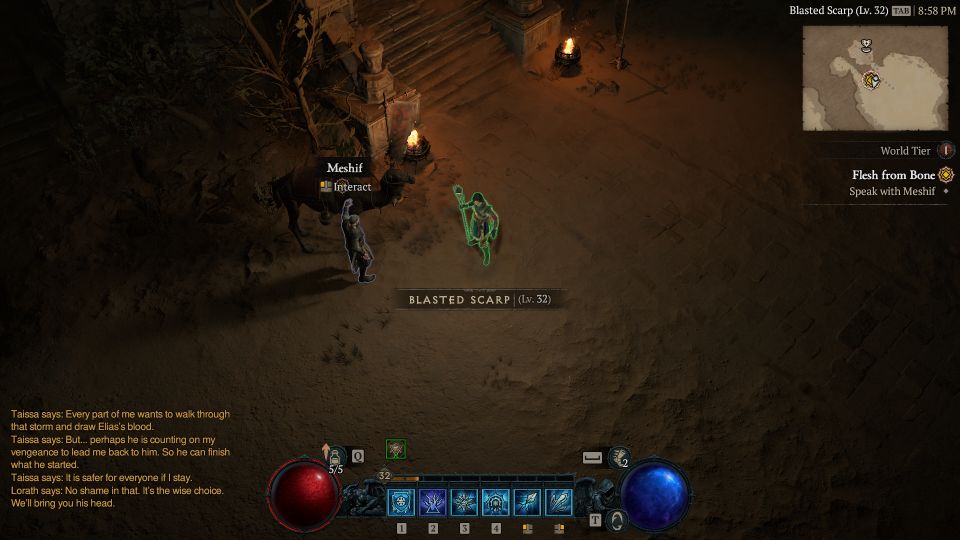This screenshot has height=540, width=960.
Task: Activate the ice helm skill in slot 4
Action: click(496, 502)
